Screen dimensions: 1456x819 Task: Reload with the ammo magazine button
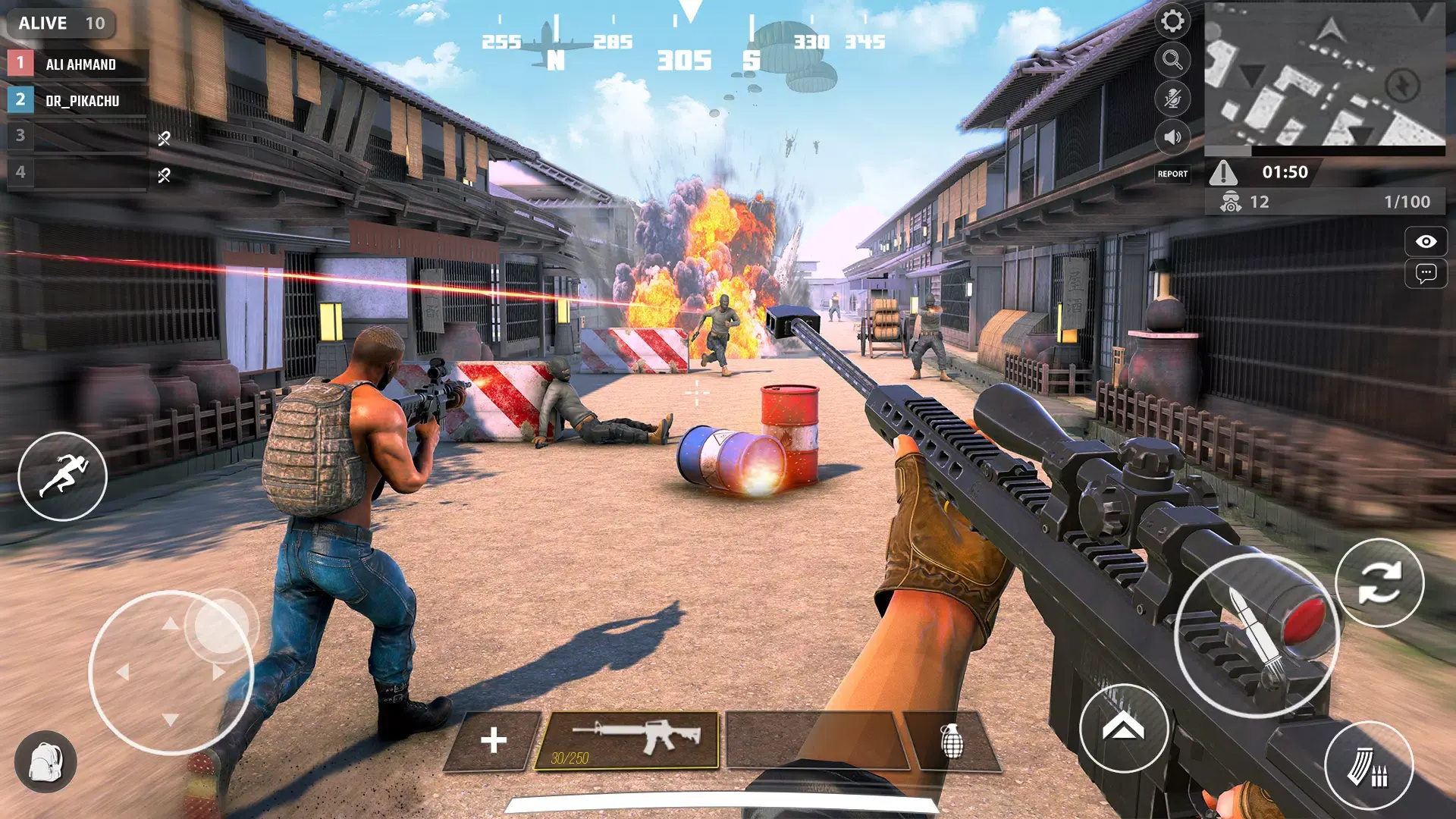pos(1368,766)
